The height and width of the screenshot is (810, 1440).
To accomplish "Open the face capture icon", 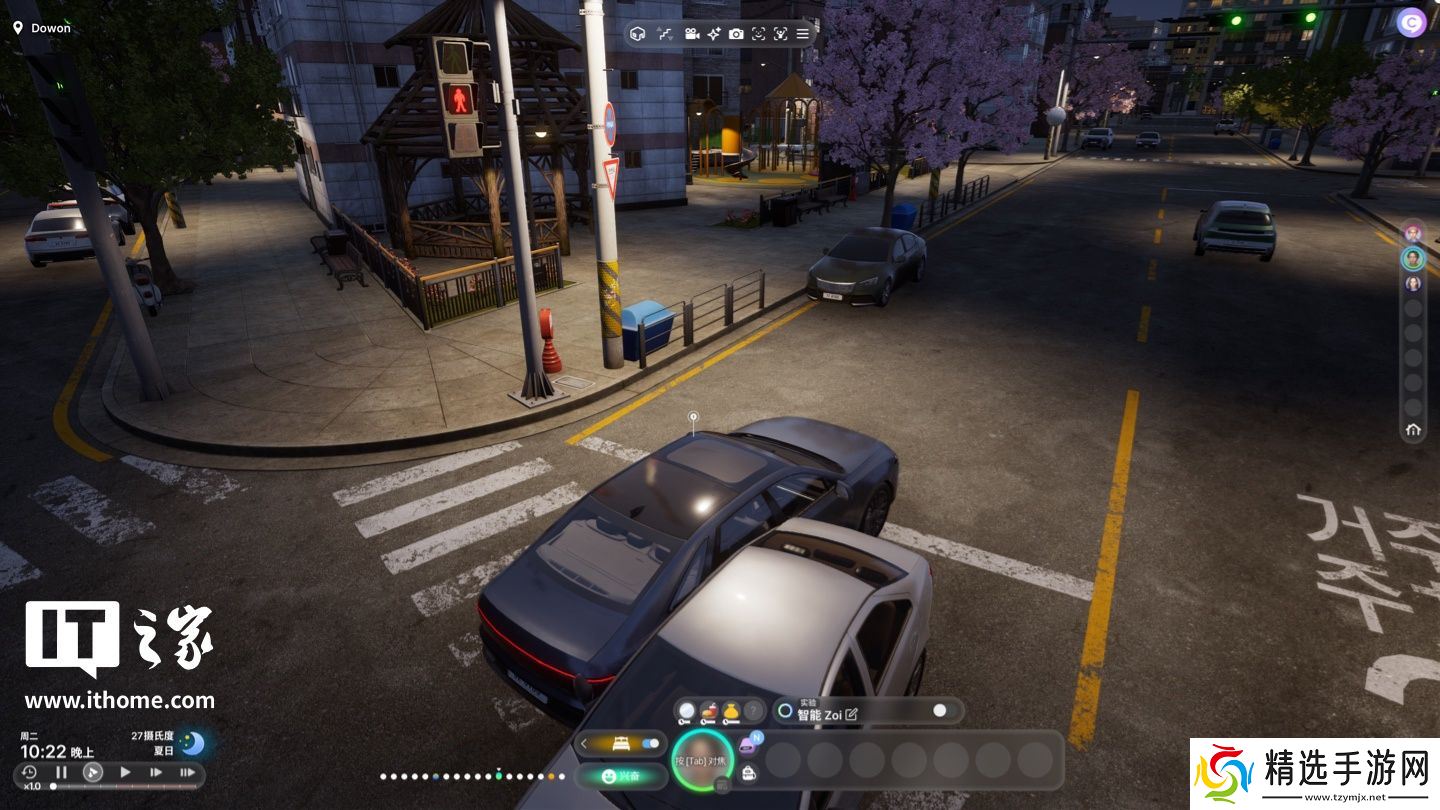I will 758,34.
